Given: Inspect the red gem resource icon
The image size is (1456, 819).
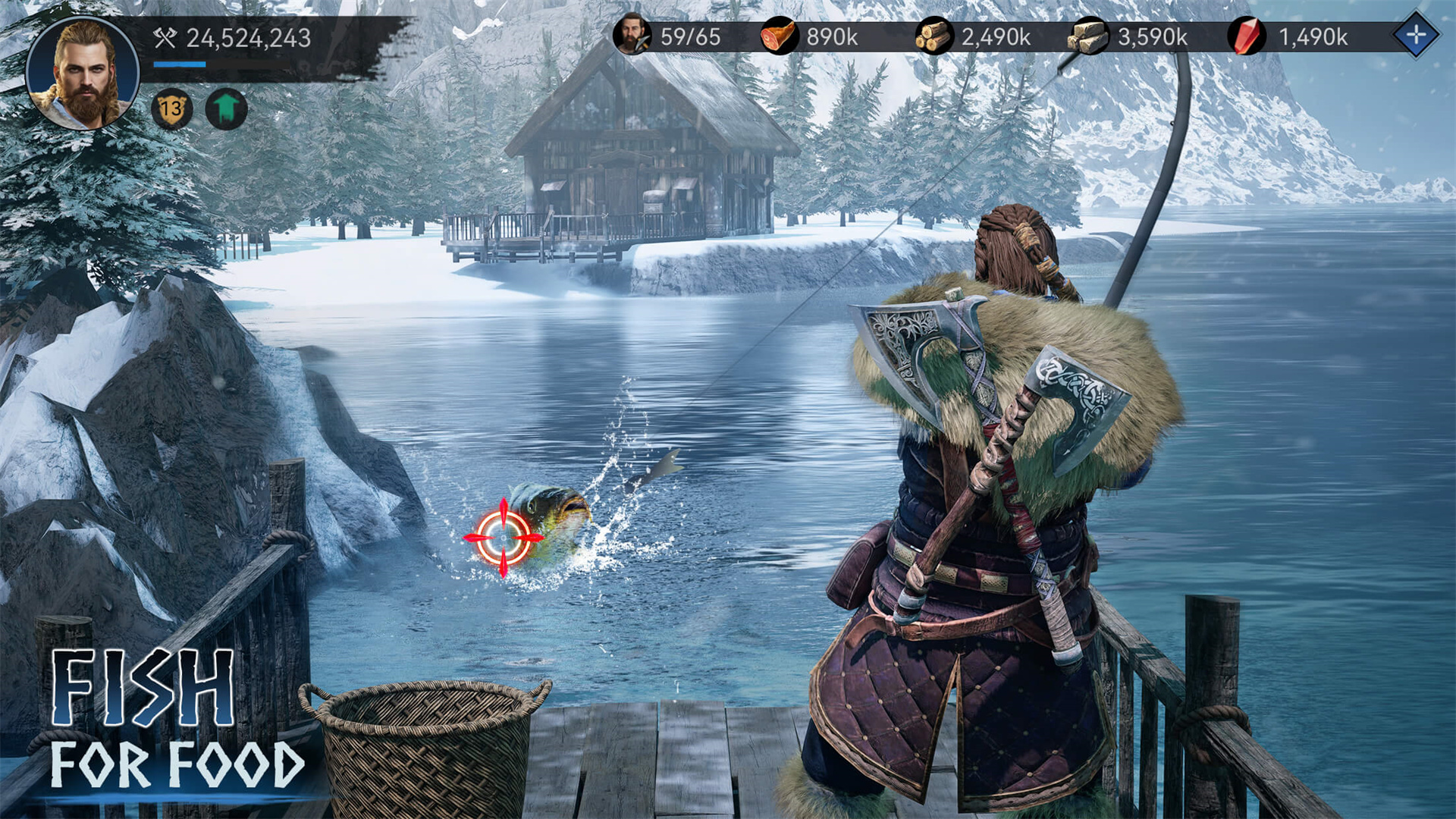Looking at the screenshot, I should [x=1246, y=36].
